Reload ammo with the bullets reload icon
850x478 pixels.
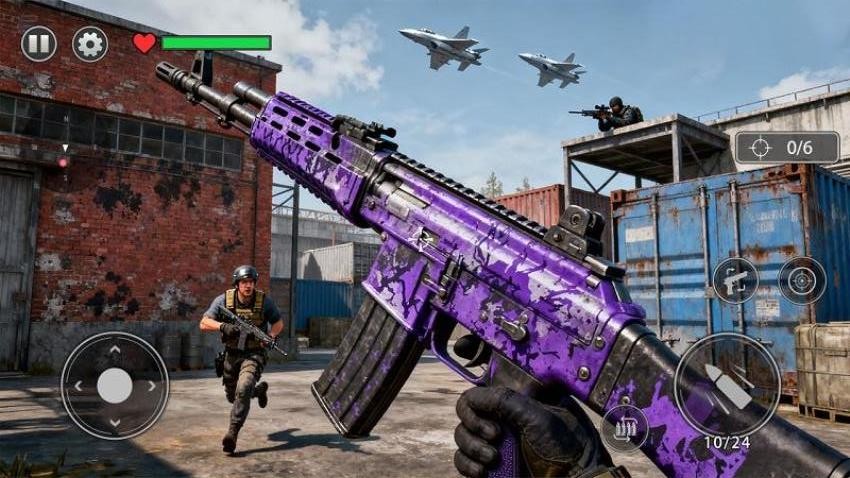click(x=624, y=427)
